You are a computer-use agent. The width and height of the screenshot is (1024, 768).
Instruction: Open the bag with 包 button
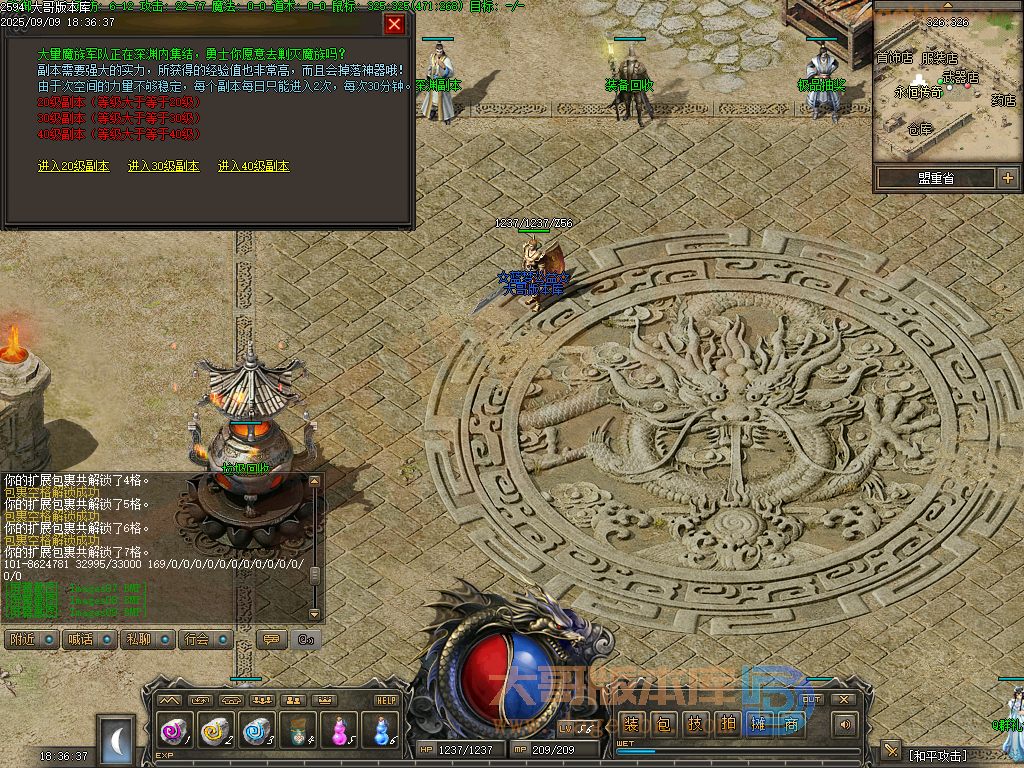point(663,724)
